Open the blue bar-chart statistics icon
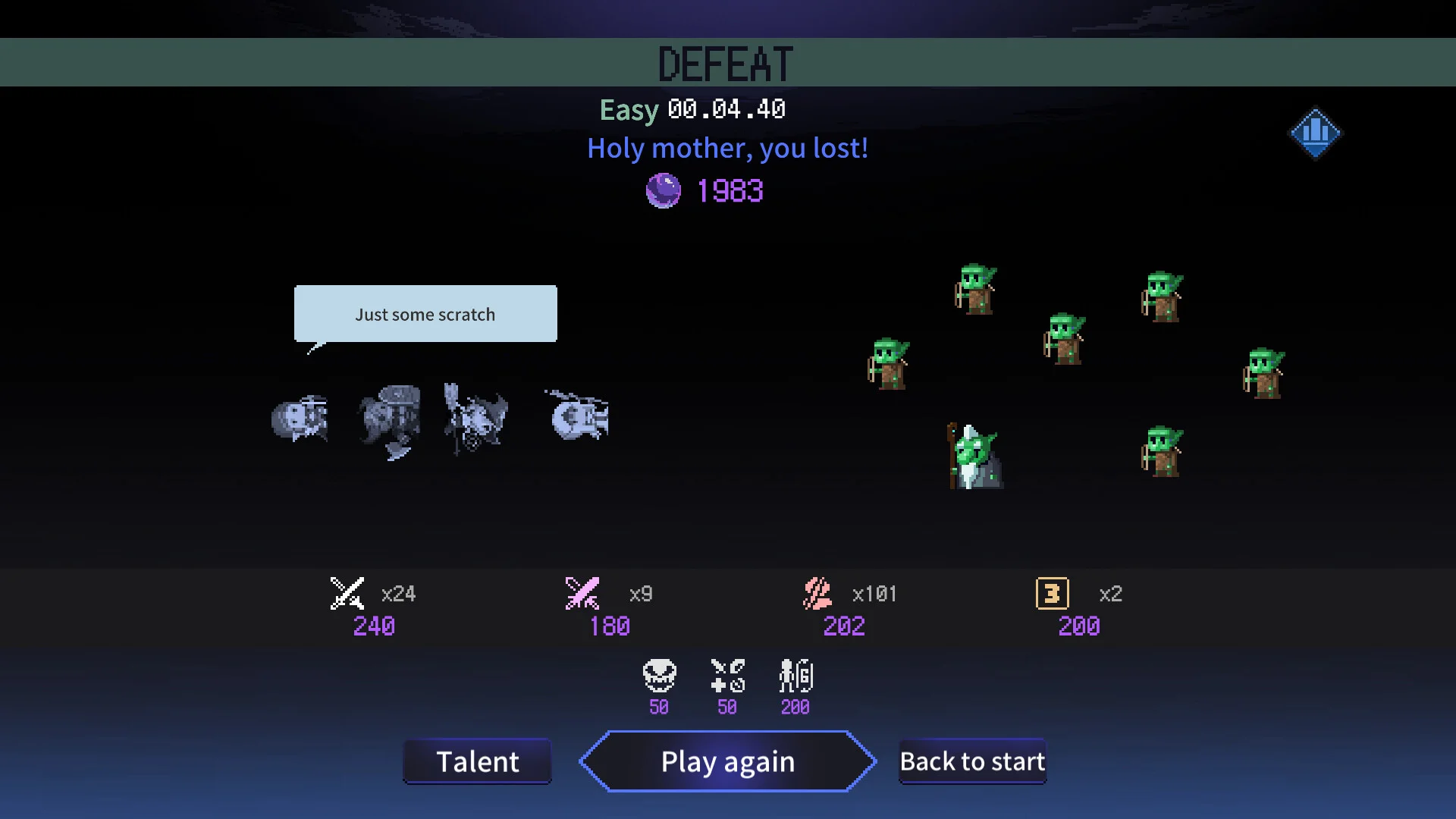Viewport: 1456px width, 819px height. pos(1315,133)
